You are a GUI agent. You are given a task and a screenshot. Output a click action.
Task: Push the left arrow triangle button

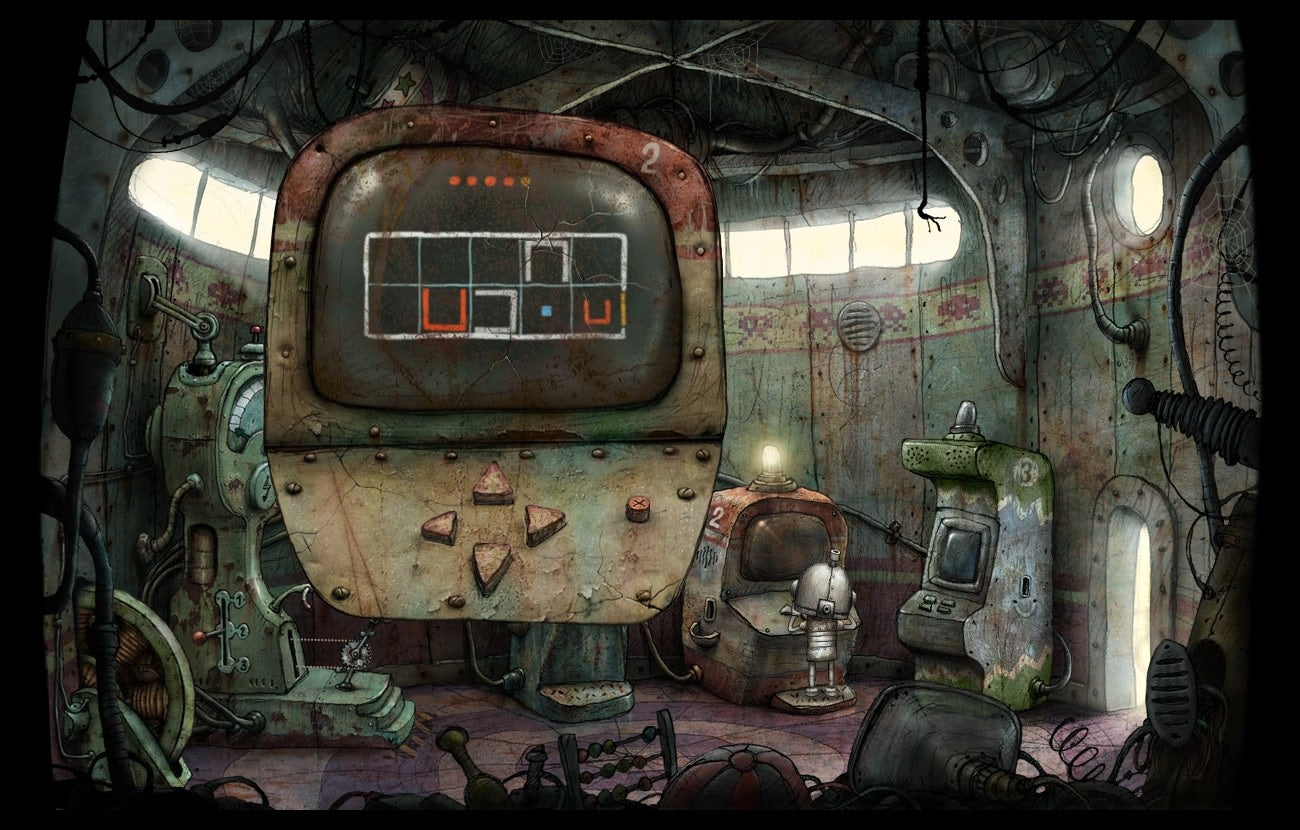pos(440,526)
